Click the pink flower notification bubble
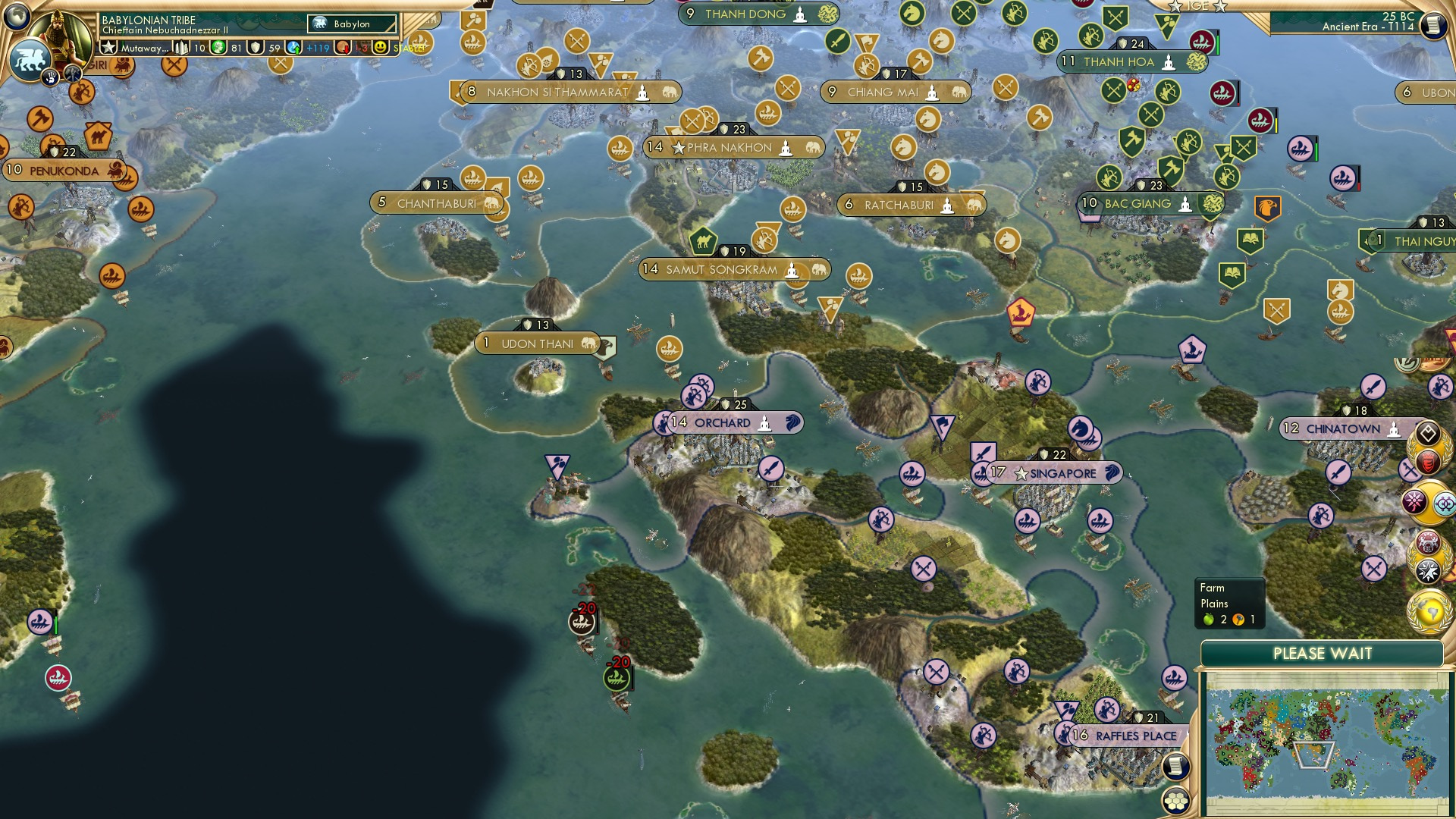Viewport: 1456px width, 819px height. pyautogui.click(x=1415, y=500)
